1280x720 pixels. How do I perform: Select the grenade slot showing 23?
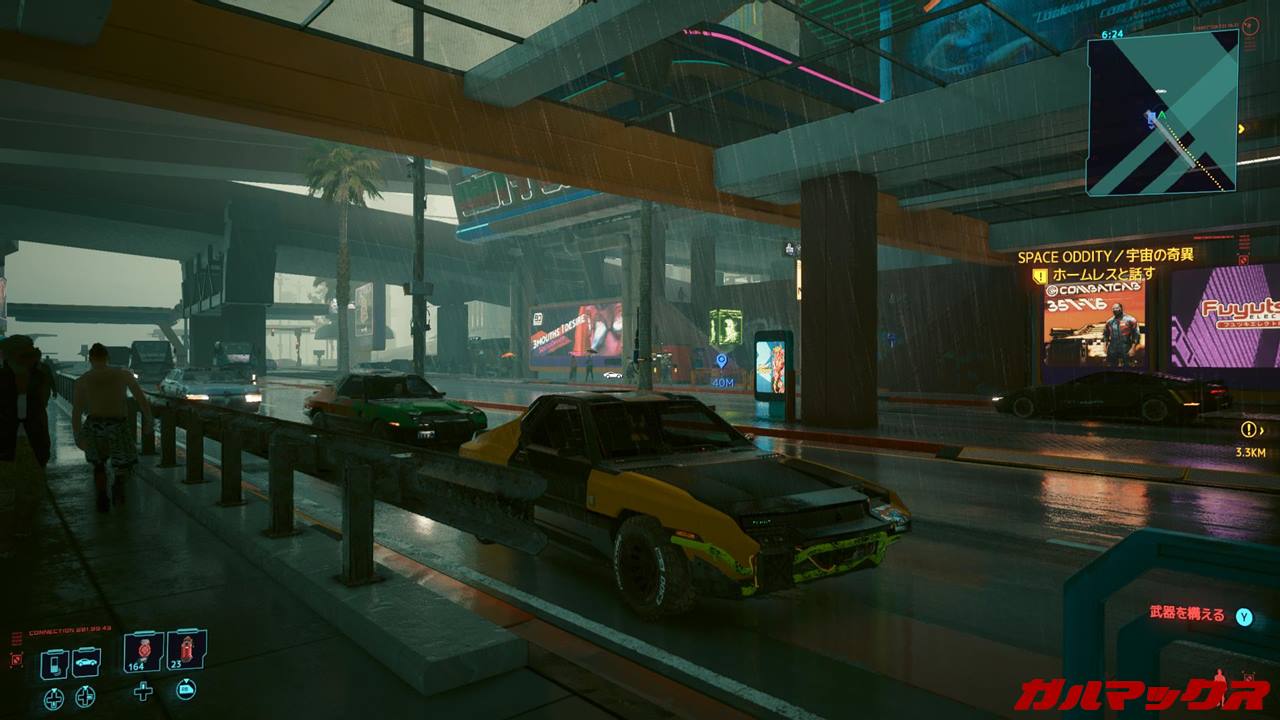tap(186, 651)
